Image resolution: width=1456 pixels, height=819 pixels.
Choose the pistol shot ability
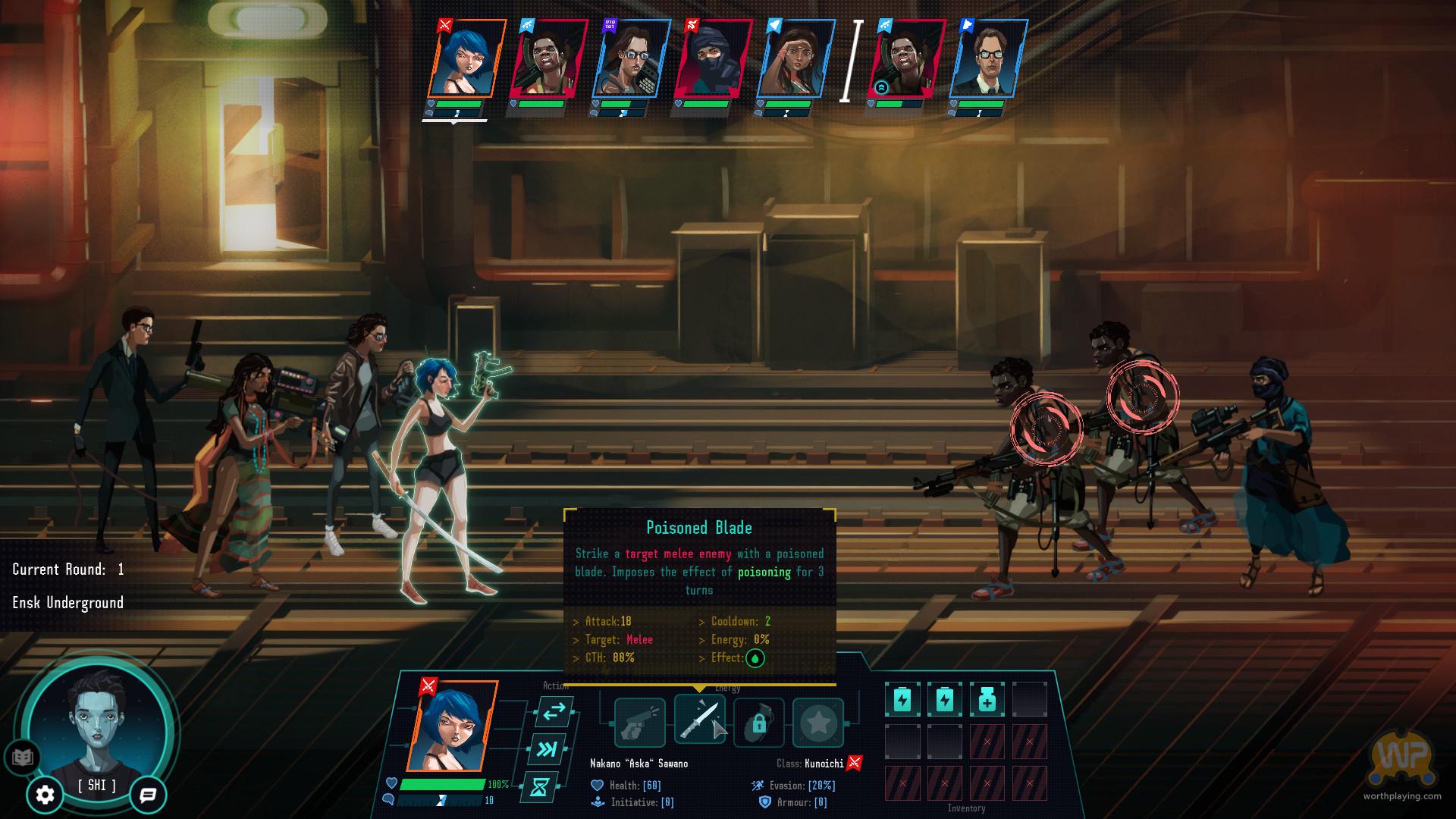639,723
